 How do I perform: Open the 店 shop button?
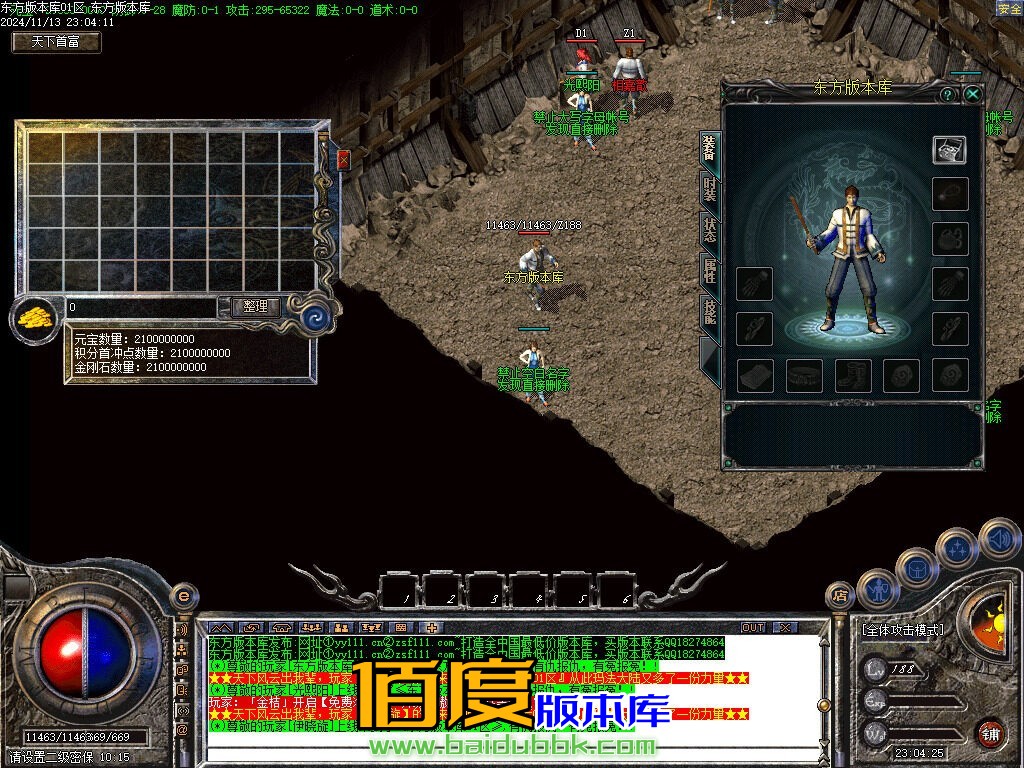[840, 596]
